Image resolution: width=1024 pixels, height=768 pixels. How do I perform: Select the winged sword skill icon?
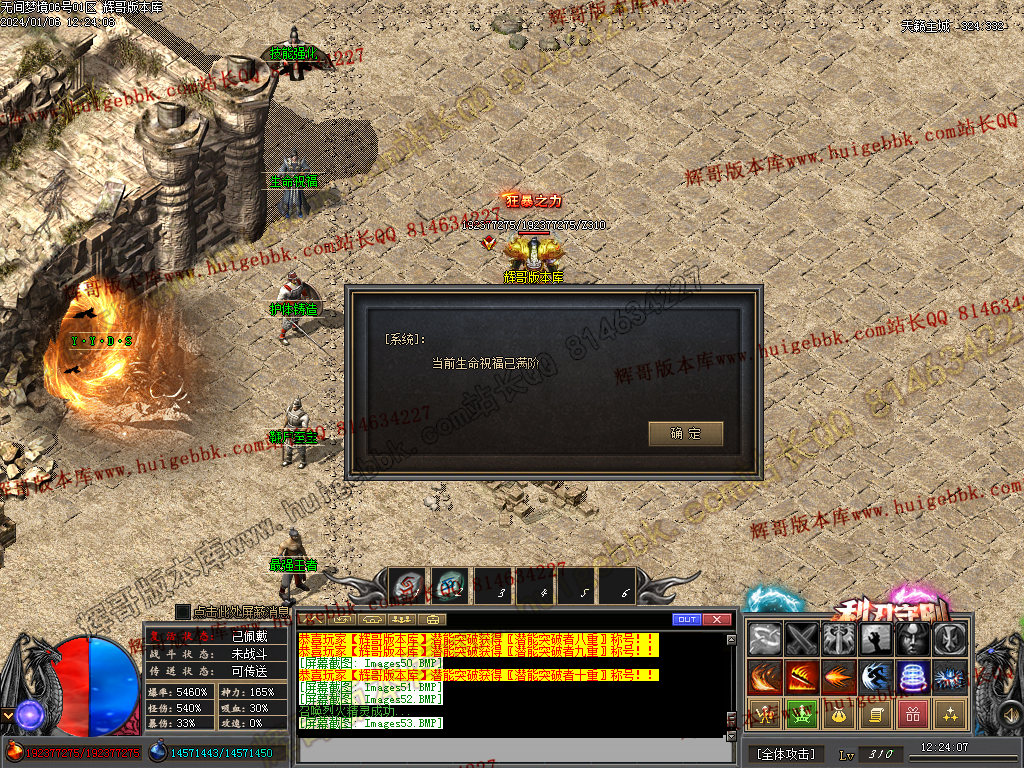tap(839, 639)
